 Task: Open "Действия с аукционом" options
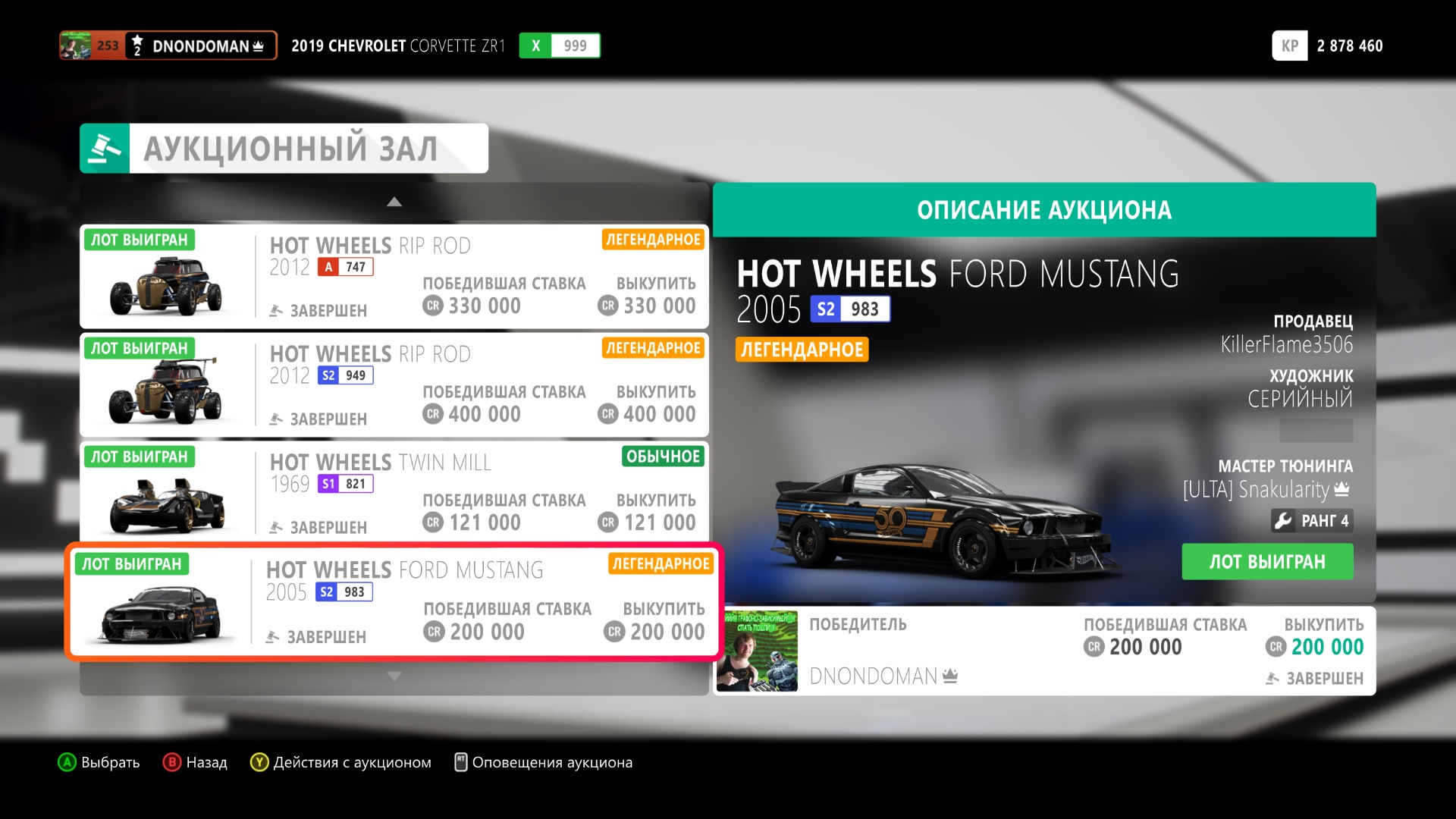click(x=341, y=762)
